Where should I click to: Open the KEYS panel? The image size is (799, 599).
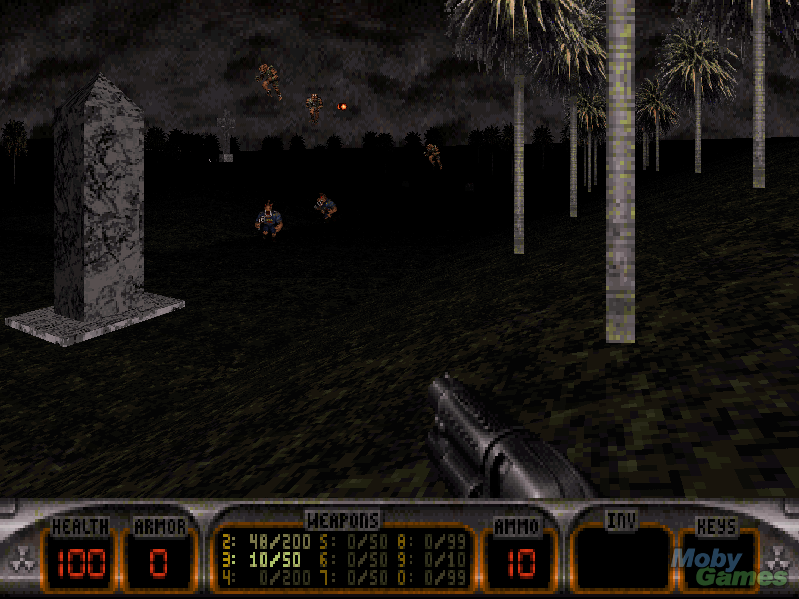coord(716,557)
